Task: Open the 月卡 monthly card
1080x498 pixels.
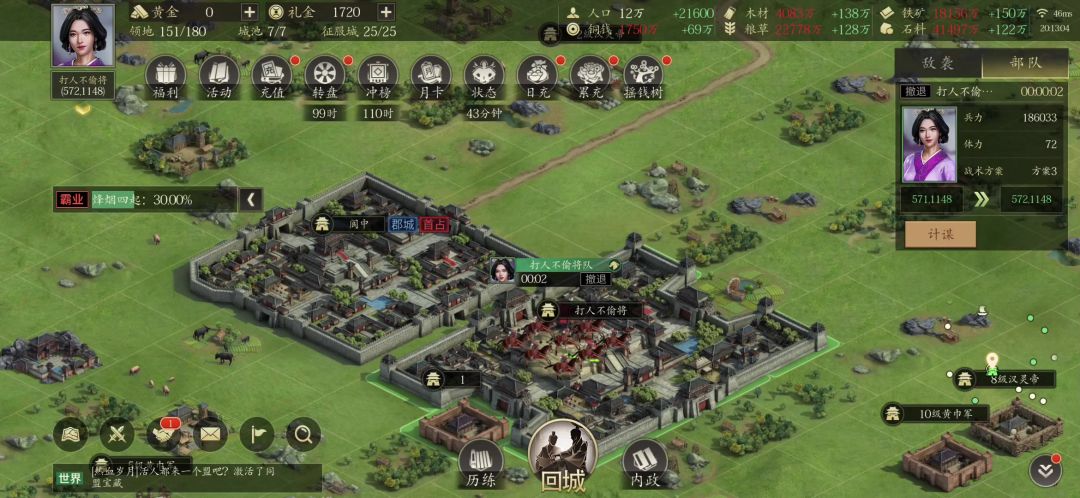Action: 431,75
